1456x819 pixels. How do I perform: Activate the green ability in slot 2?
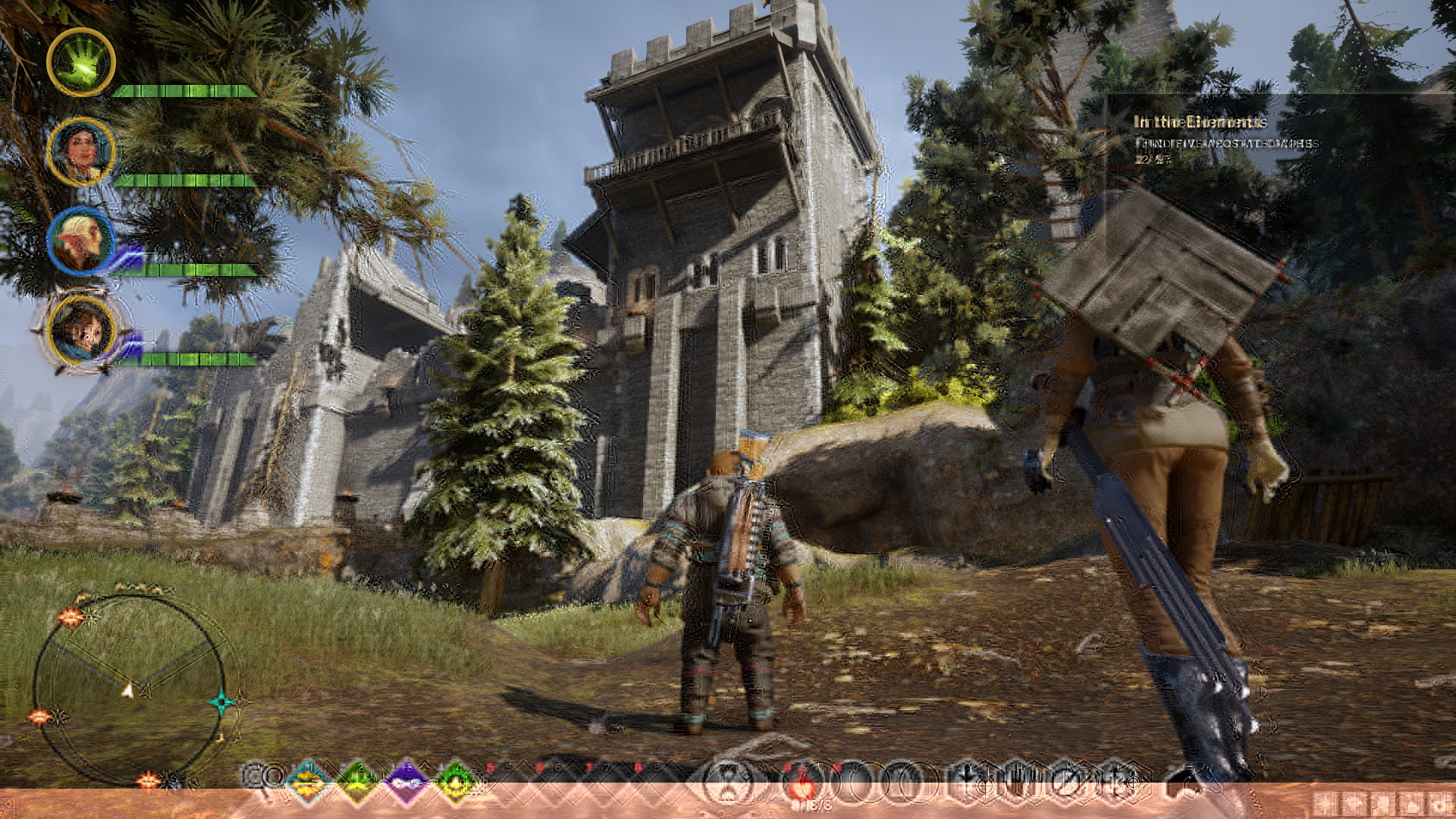tap(358, 777)
